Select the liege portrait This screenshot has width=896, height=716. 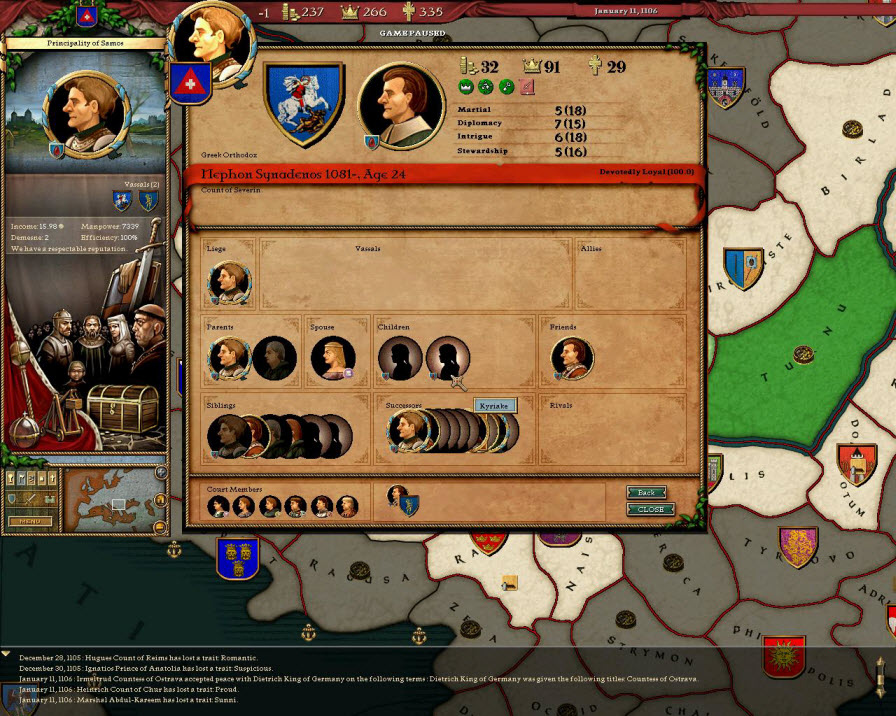click(229, 284)
